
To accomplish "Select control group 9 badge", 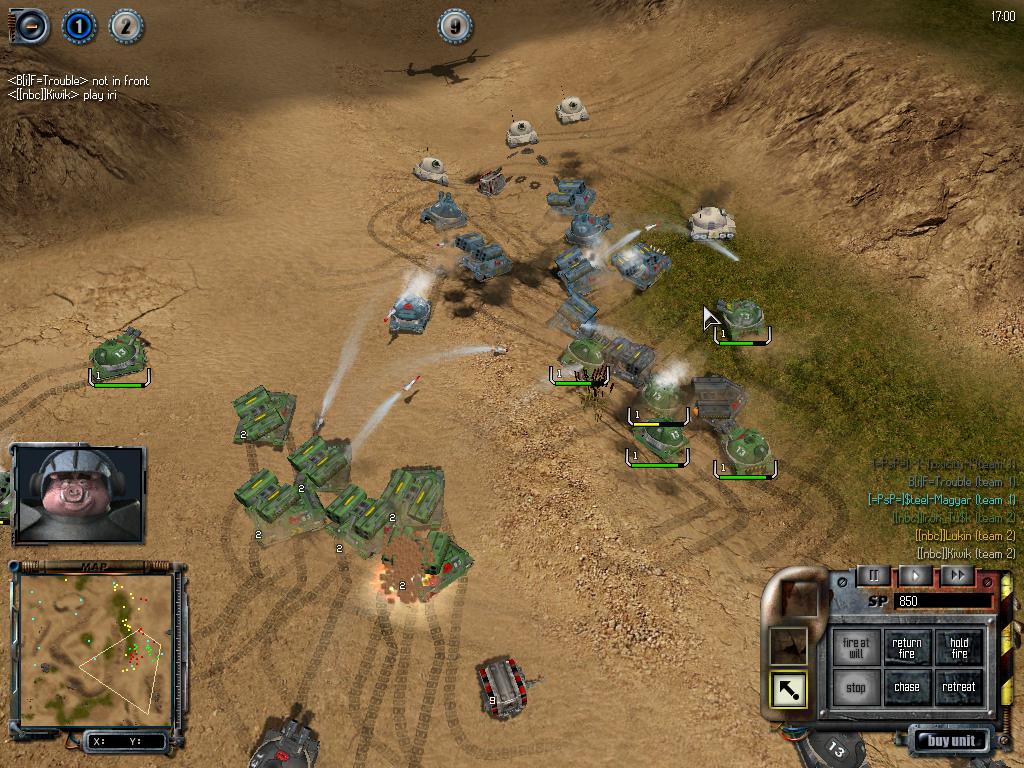I will [455, 27].
